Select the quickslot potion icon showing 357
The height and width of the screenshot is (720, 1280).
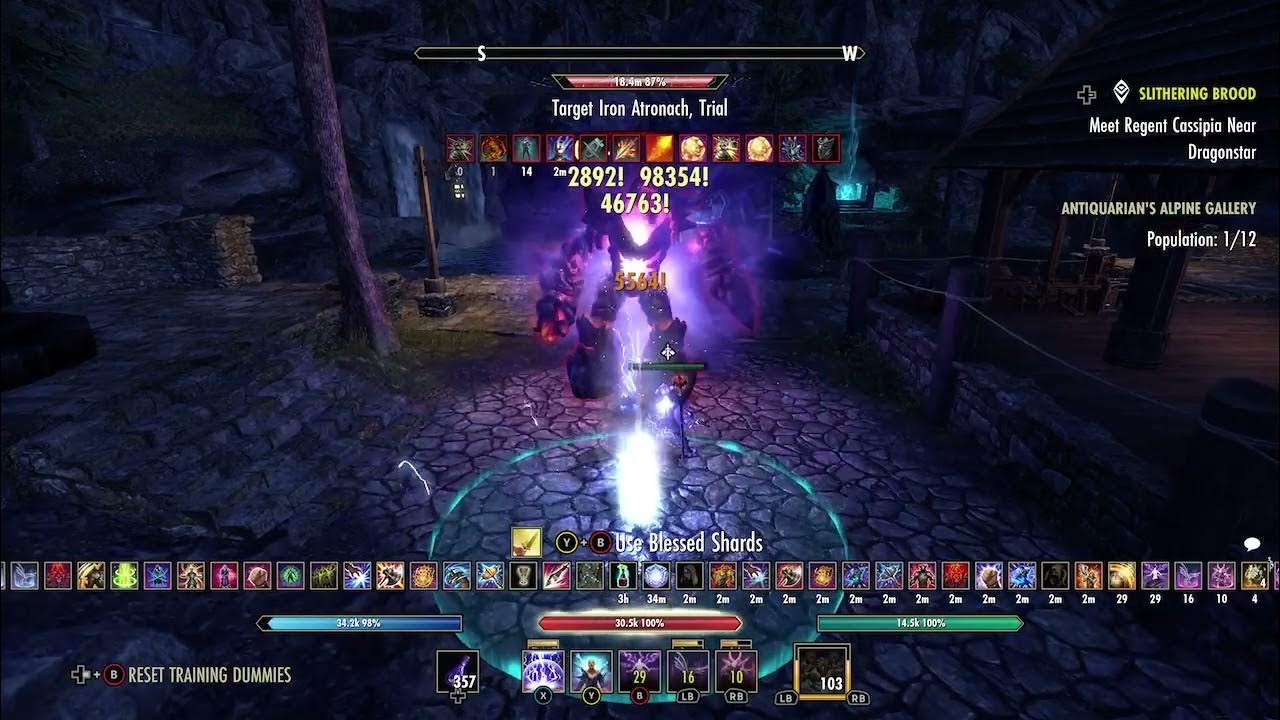(x=457, y=671)
